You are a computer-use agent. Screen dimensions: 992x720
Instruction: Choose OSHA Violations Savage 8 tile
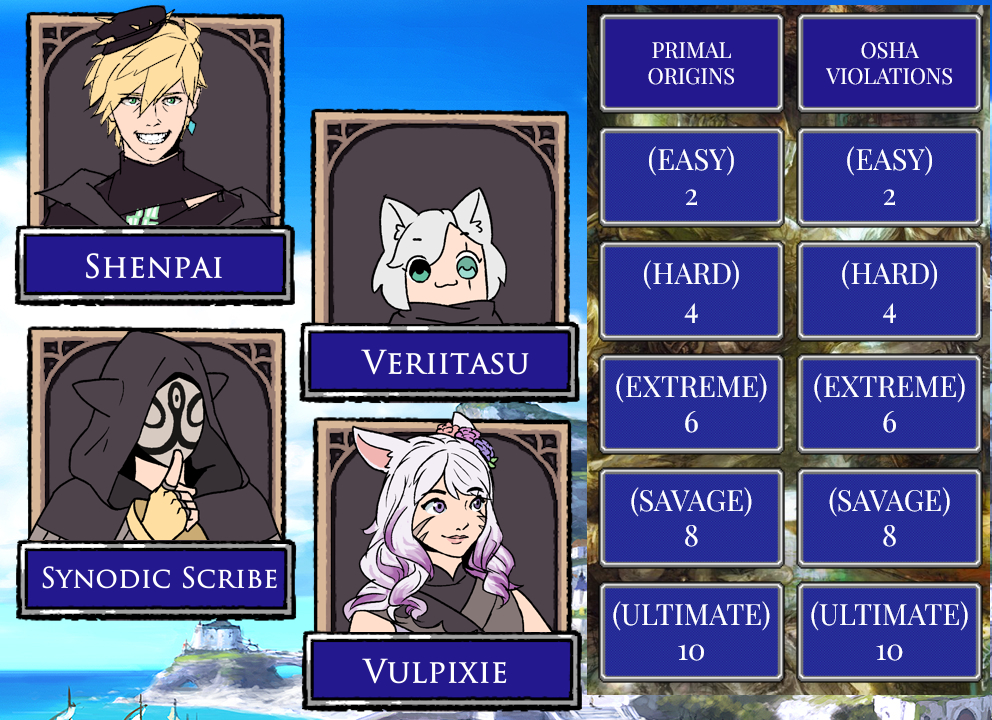coord(889,518)
